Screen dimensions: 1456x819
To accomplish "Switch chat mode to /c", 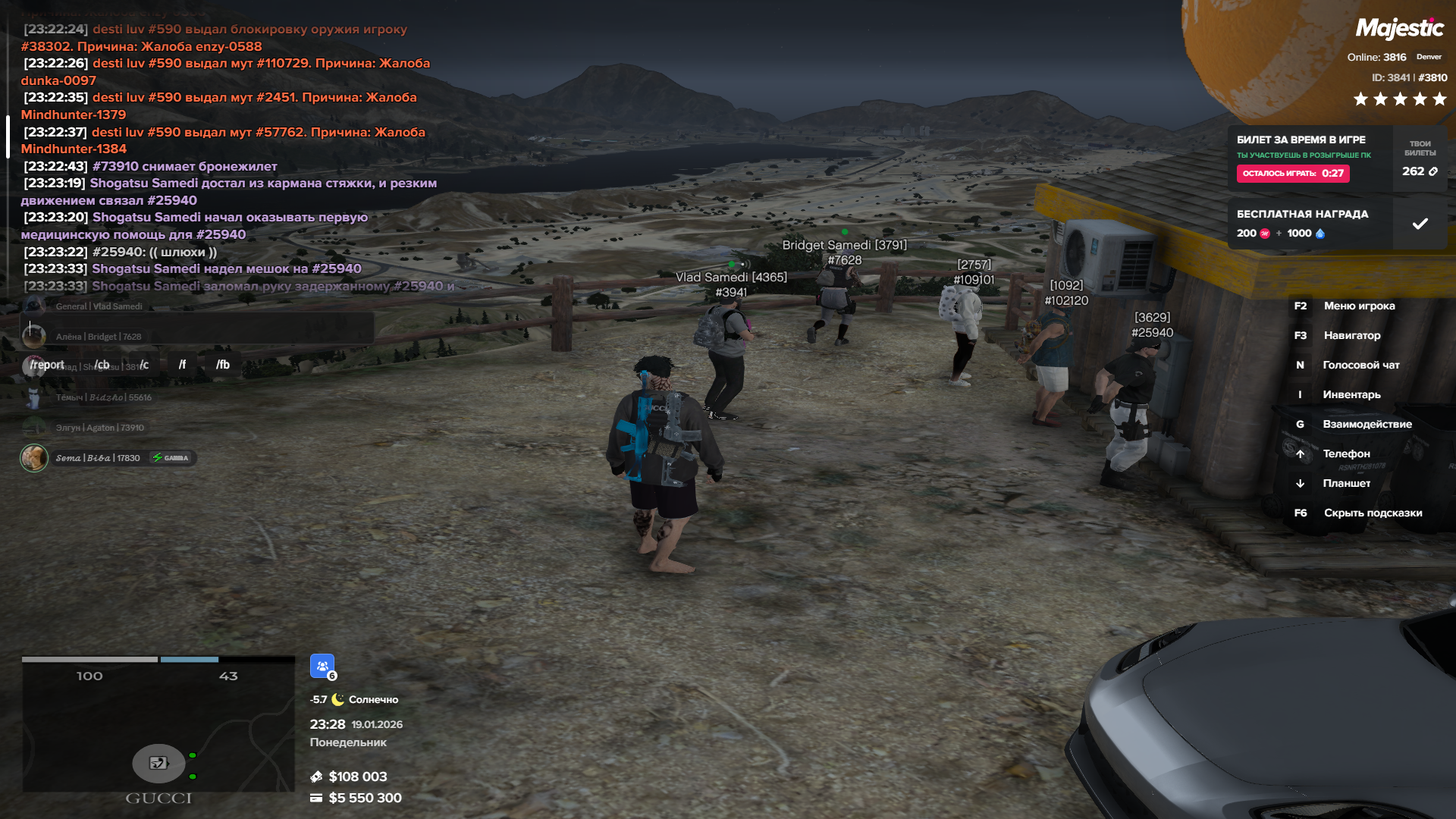I will [x=144, y=365].
